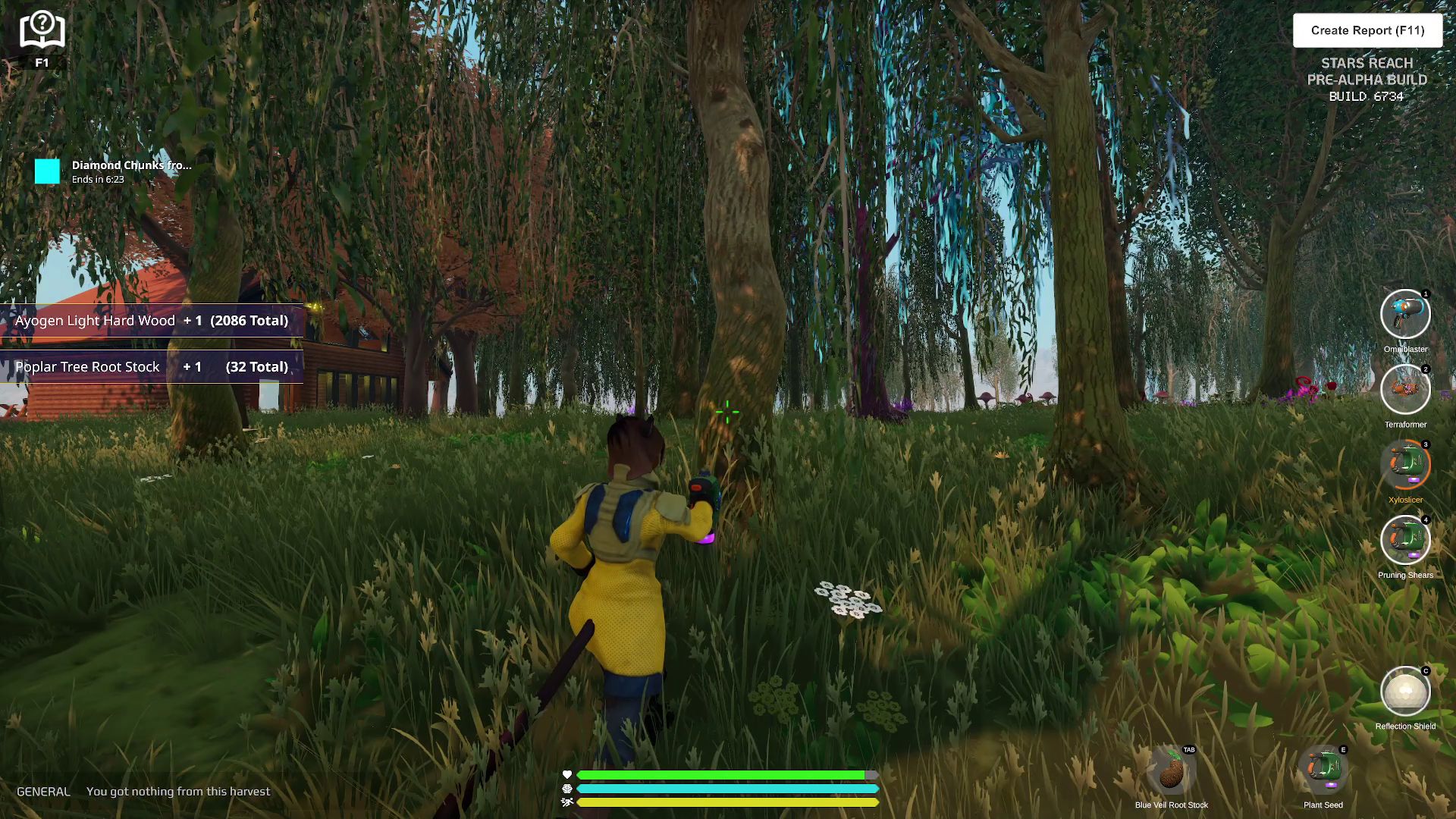Activate the Reflection Shield ability
Image resolution: width=1456 pixels, height=819 pixels.
click(1405, 691)
